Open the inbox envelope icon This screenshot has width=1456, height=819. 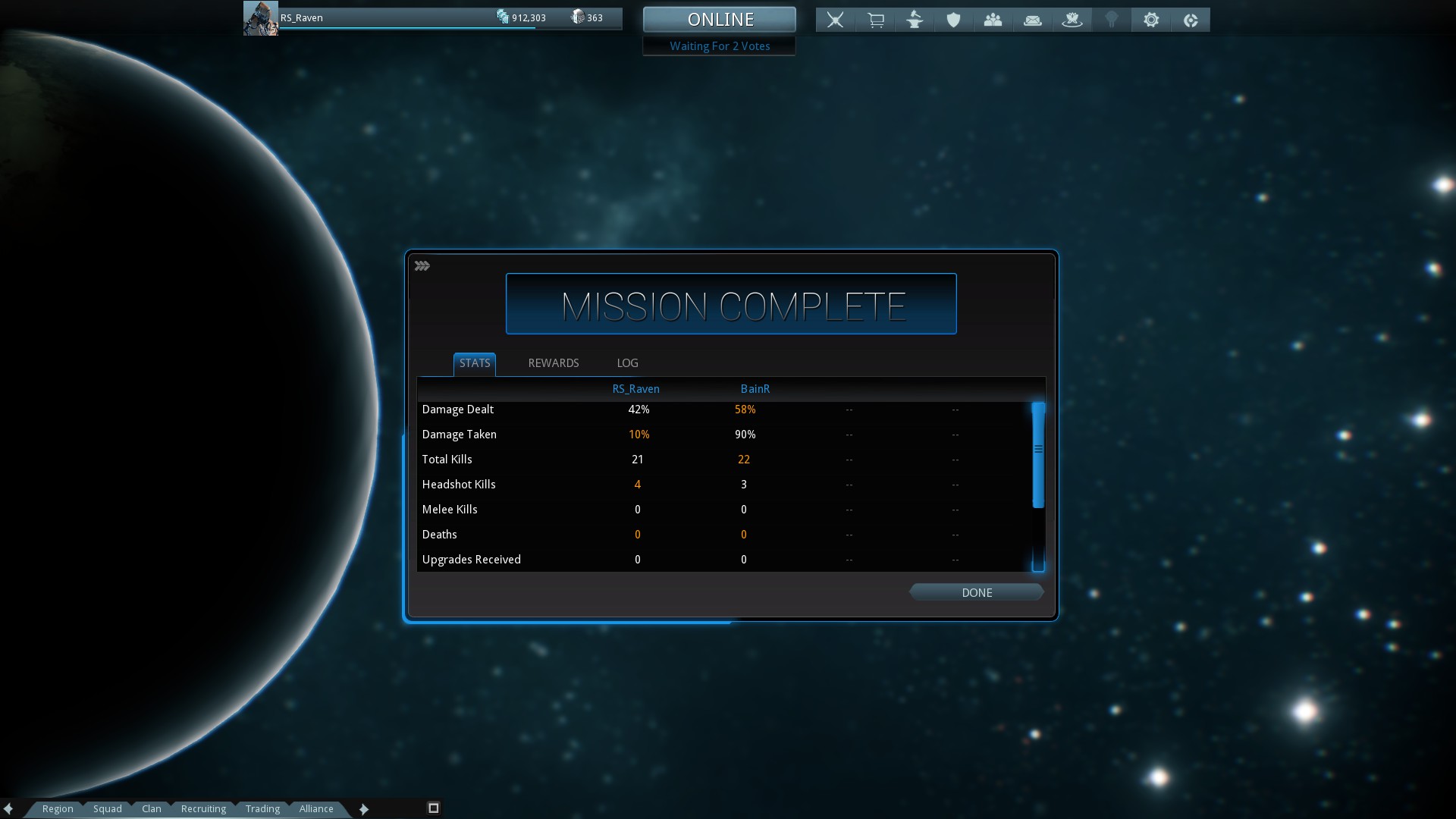(x=1032, y=20)
